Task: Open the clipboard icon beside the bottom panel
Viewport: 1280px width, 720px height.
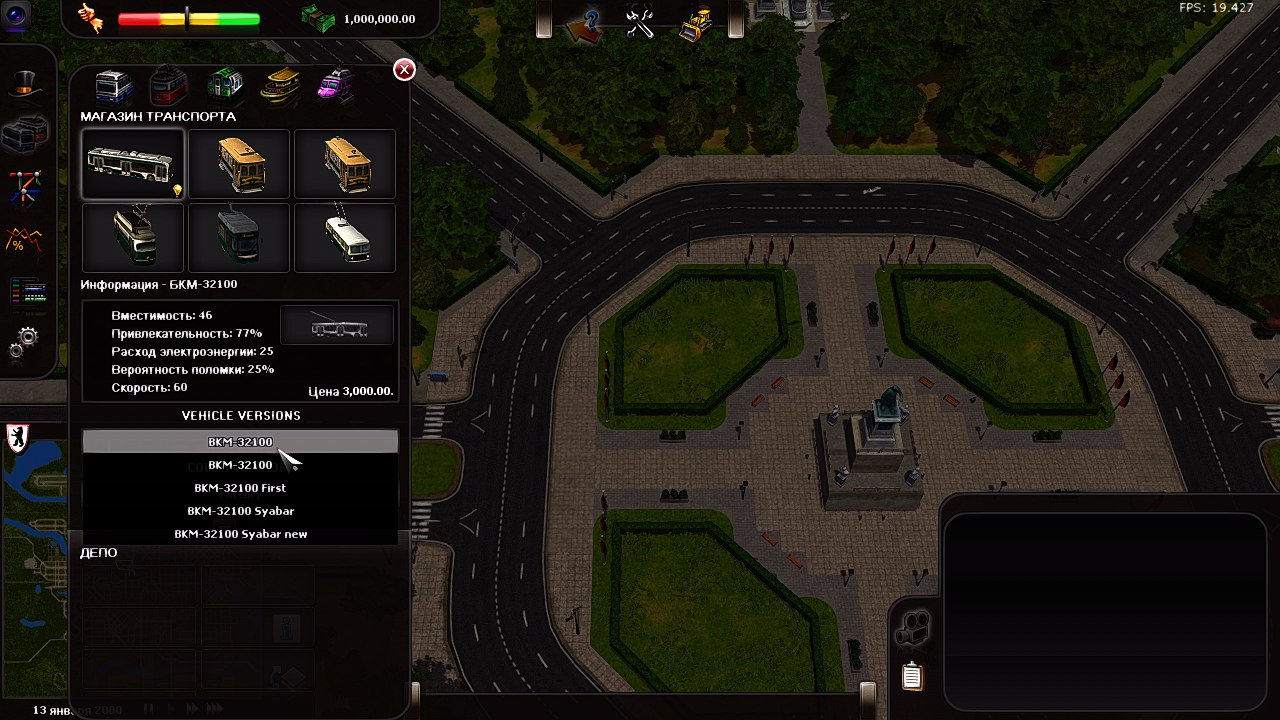Action: point(912,677)
